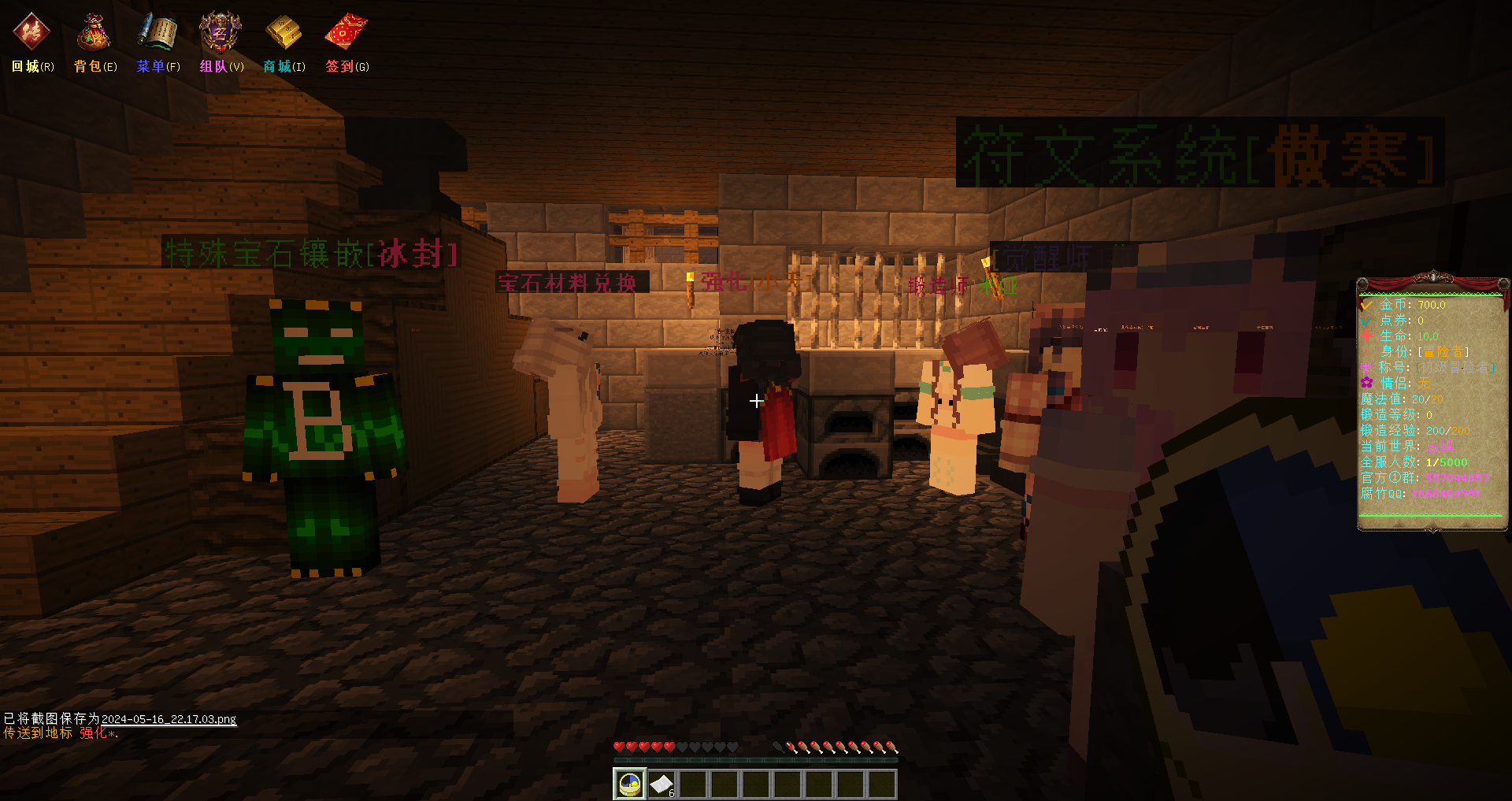Open the 组队 team panel
Image resolution: width=1512 pixels, height=801 pixels.
pyautogui.click(x=220, y=33)
